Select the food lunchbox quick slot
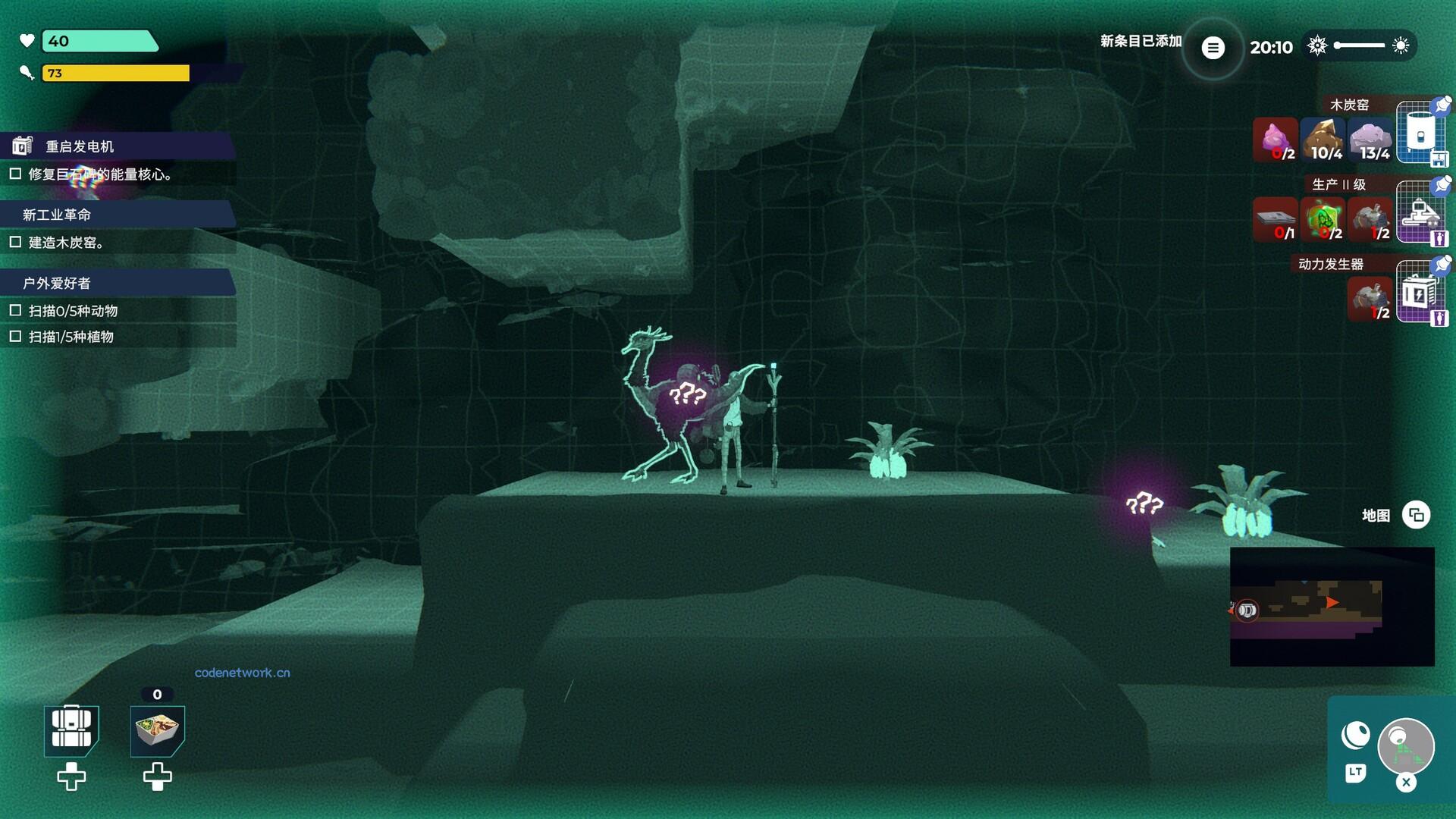The width and height of the screenshot is (1456, 819). [157, 730]
